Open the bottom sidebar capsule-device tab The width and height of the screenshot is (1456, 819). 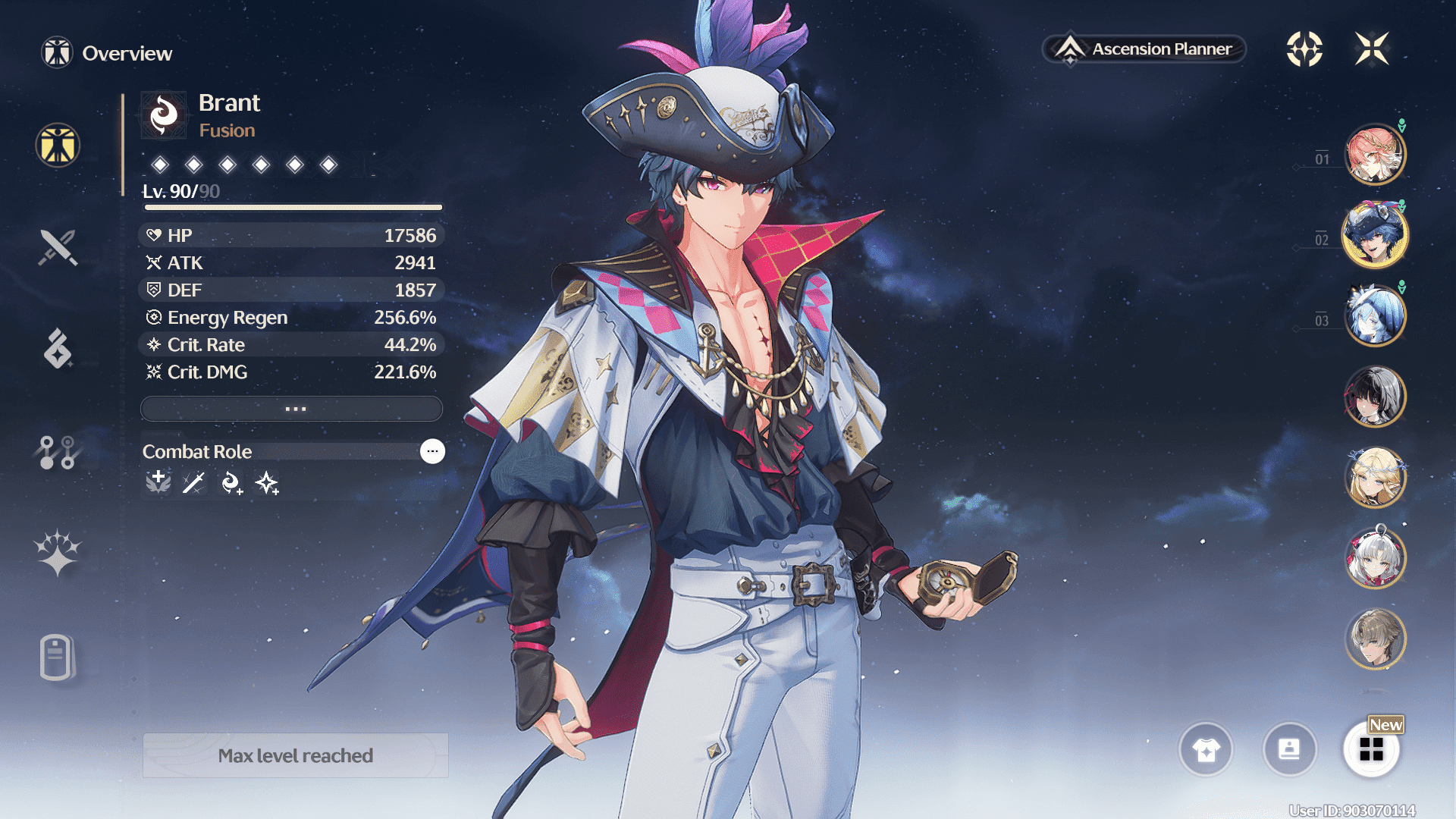tap(58, 657)
